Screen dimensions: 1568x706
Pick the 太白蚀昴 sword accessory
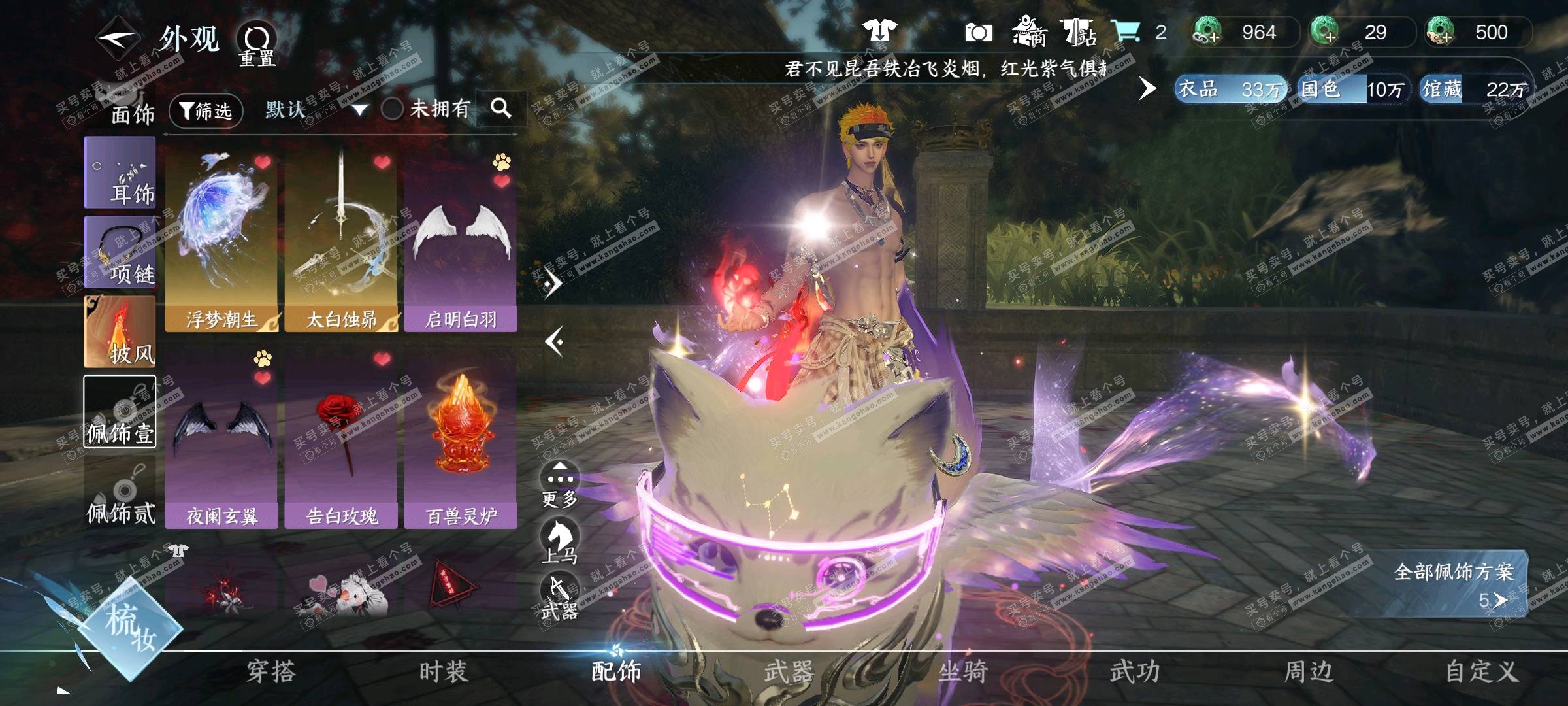(341, 240)
